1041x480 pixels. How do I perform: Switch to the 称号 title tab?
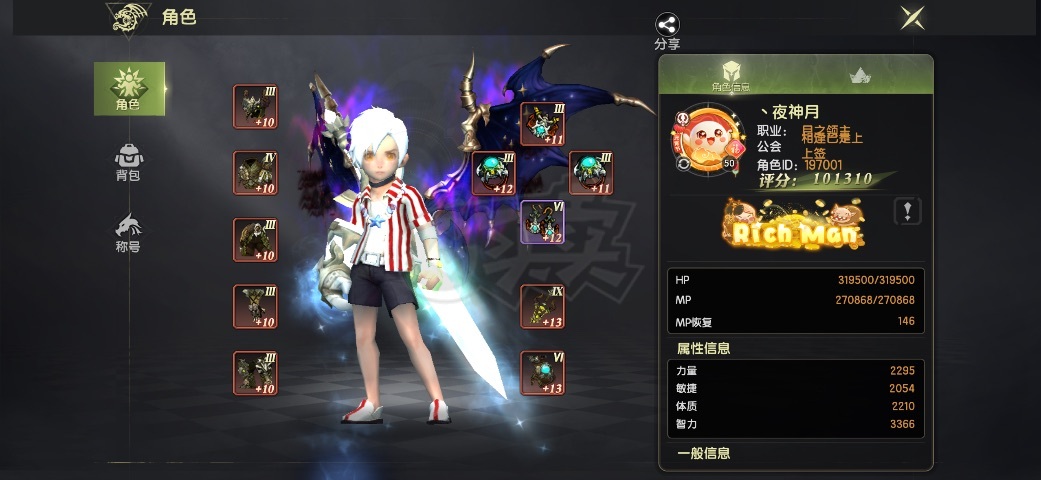tap(129, 231)
